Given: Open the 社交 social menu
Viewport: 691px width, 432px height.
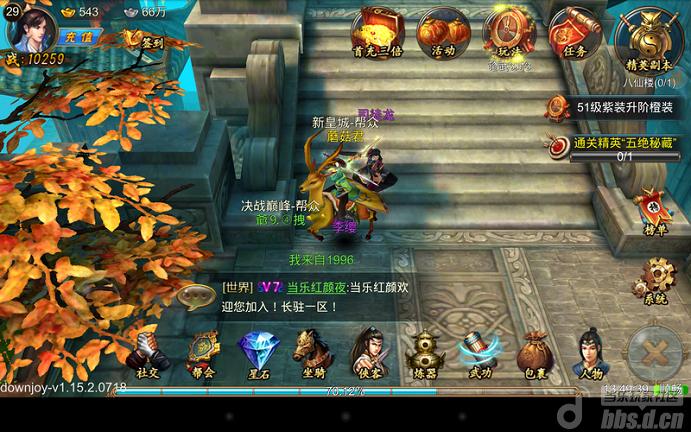Looking at the screenshot, I should point(148,354).
